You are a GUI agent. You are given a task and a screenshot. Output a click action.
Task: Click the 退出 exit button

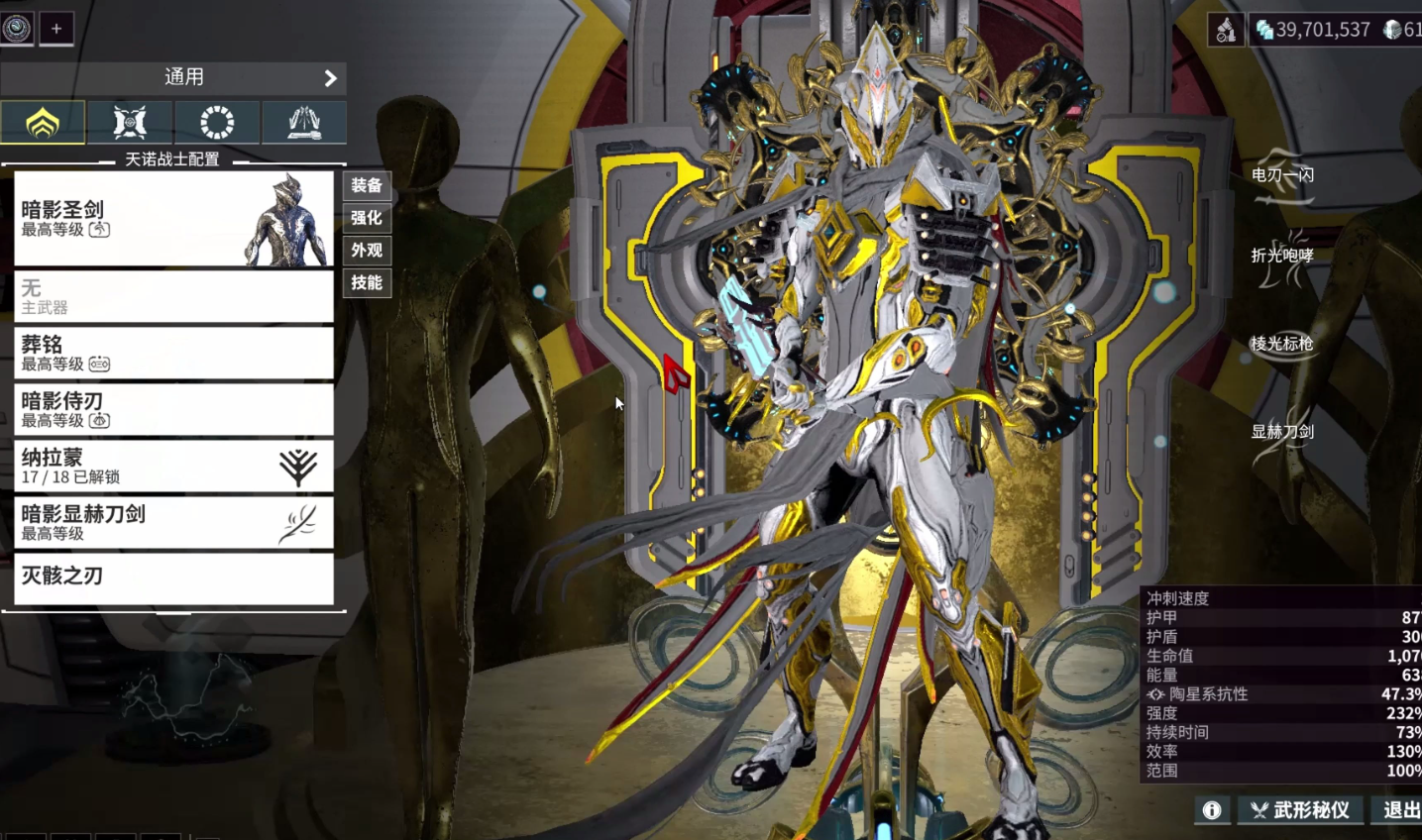tap(1400, 810)
